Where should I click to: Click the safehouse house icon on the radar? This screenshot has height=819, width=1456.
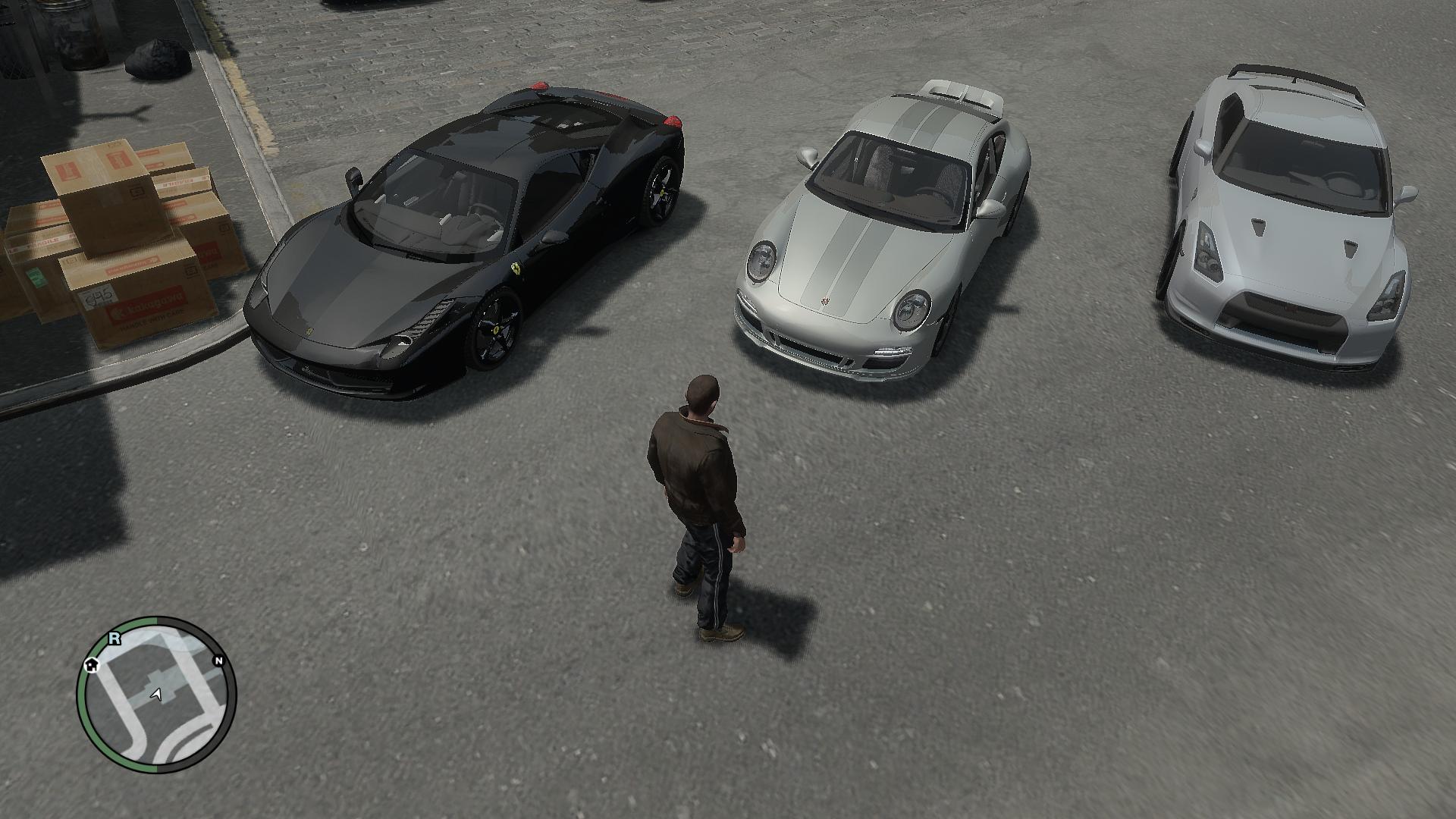92,665
